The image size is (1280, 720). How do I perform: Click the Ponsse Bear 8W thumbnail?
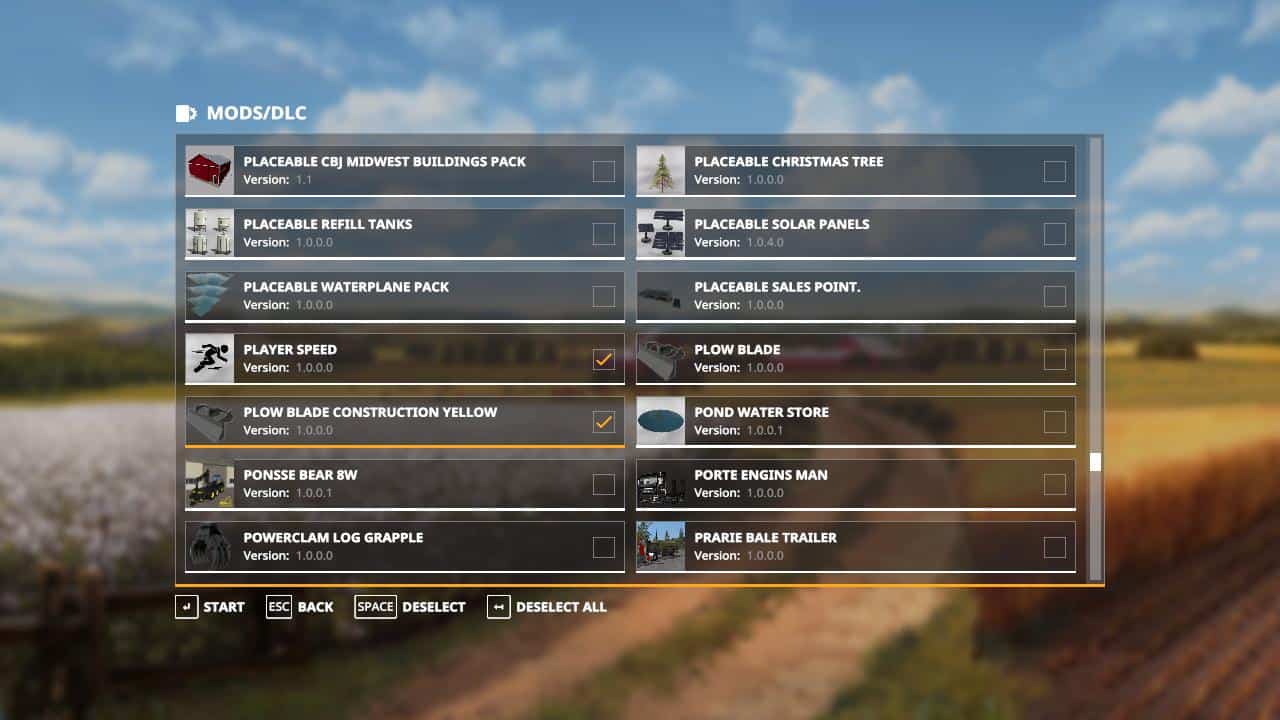pyautogui.click(x=207, y=484)
